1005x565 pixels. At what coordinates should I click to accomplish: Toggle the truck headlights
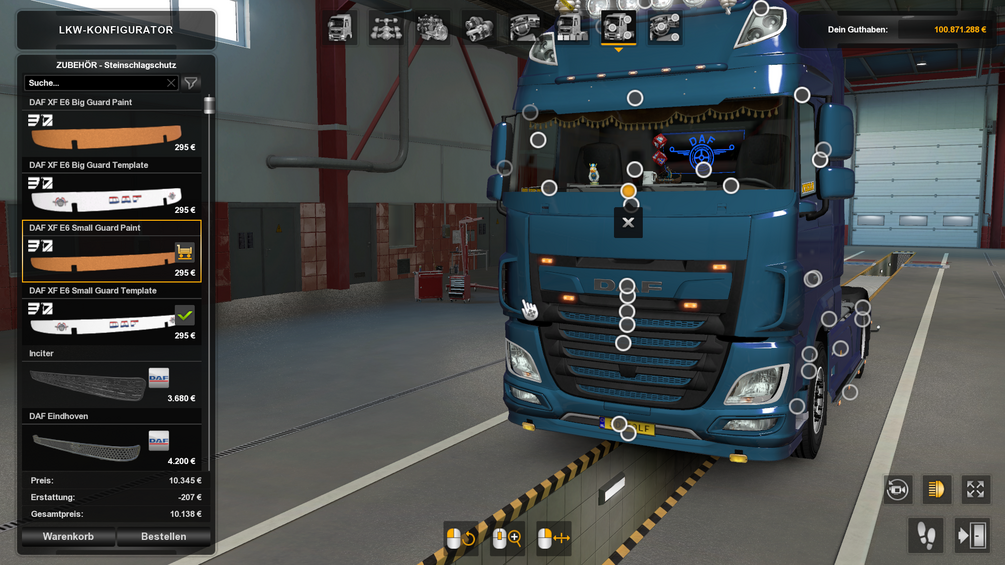click(936, 489)
